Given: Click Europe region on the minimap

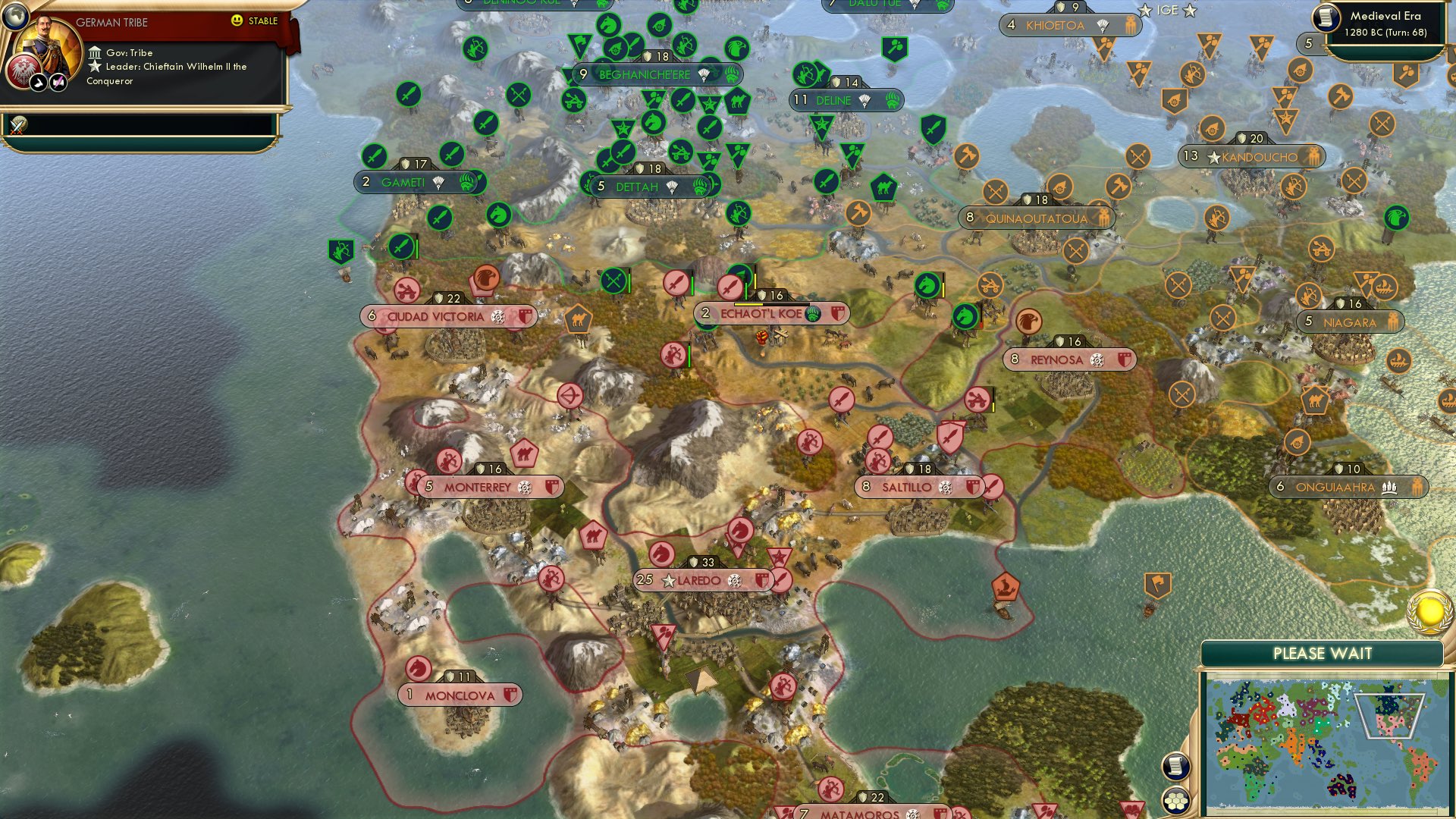Looking at the screenshot, I should (x=1254, y=708).
